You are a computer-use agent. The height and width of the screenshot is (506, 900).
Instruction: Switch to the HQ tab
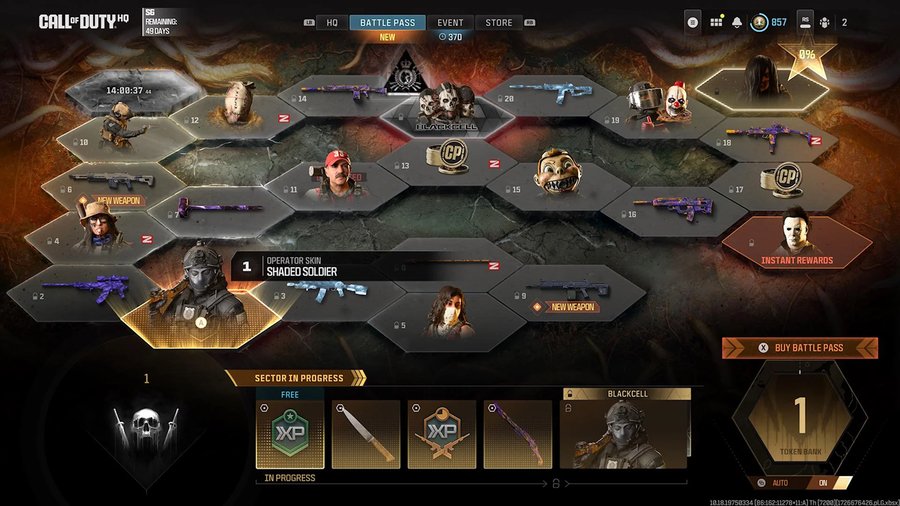(332, 22)
